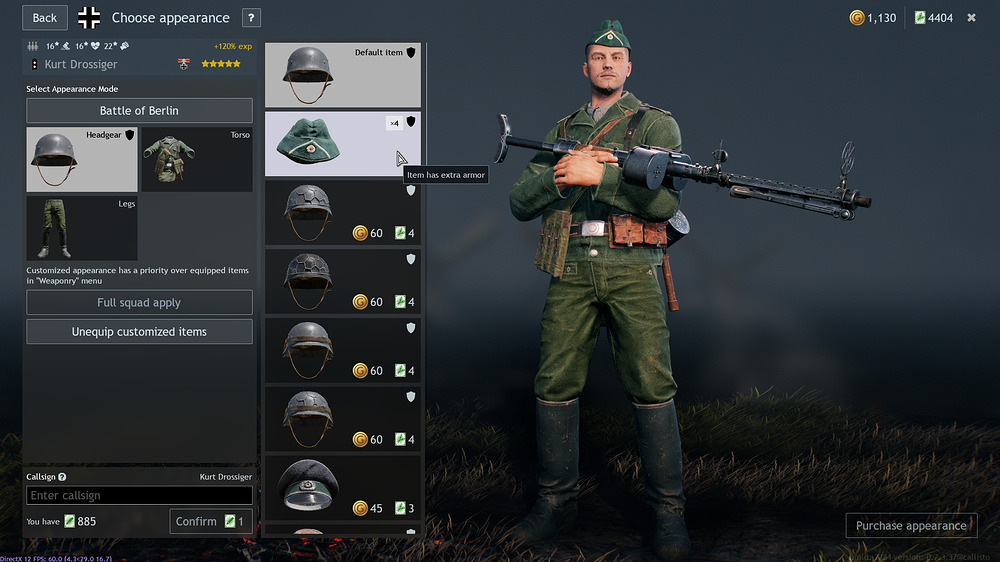
Task: Open the Battle of Berlin appearance mode selector
Action: 139,110
